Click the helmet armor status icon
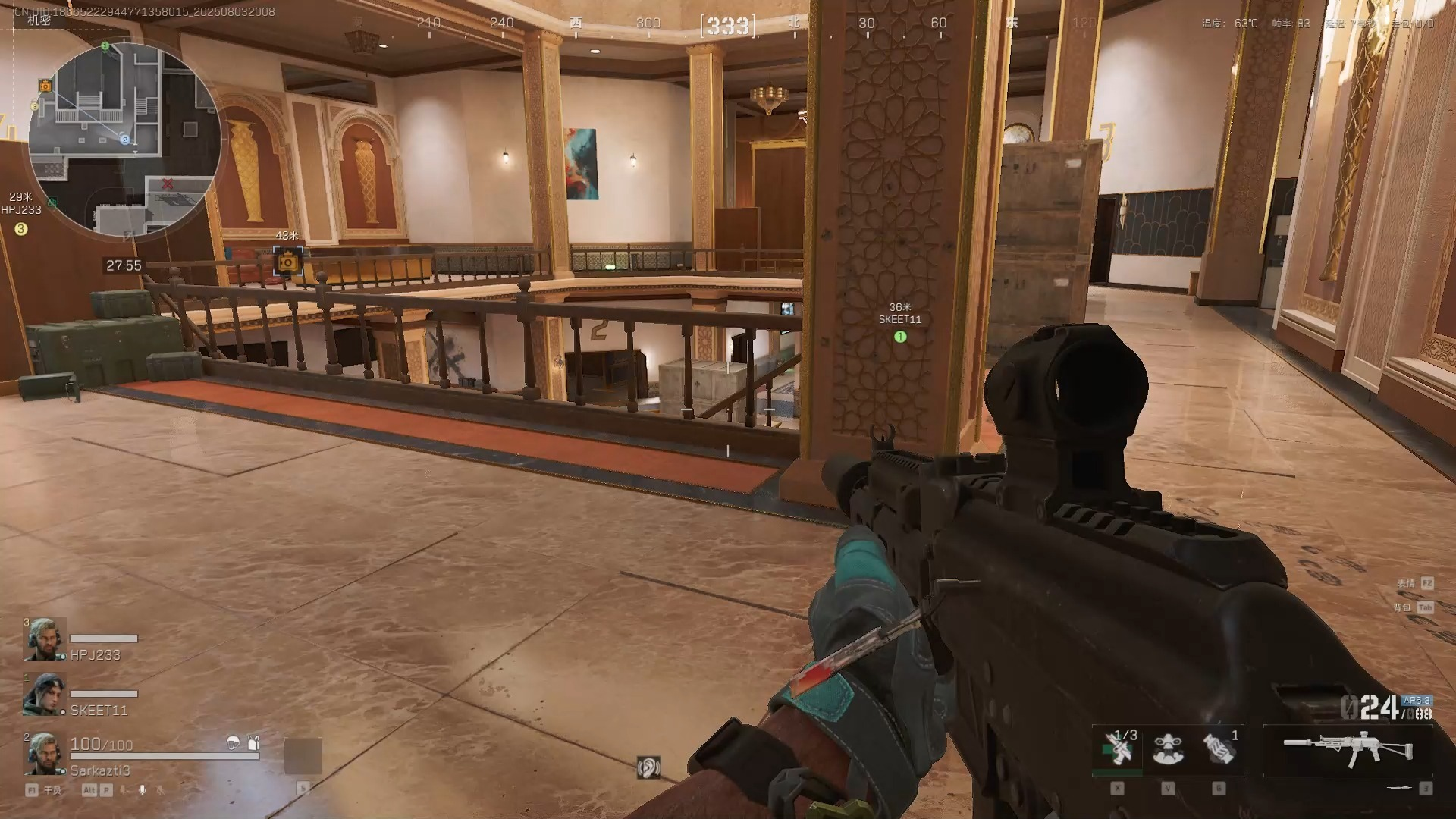 (x=233, y=743)
